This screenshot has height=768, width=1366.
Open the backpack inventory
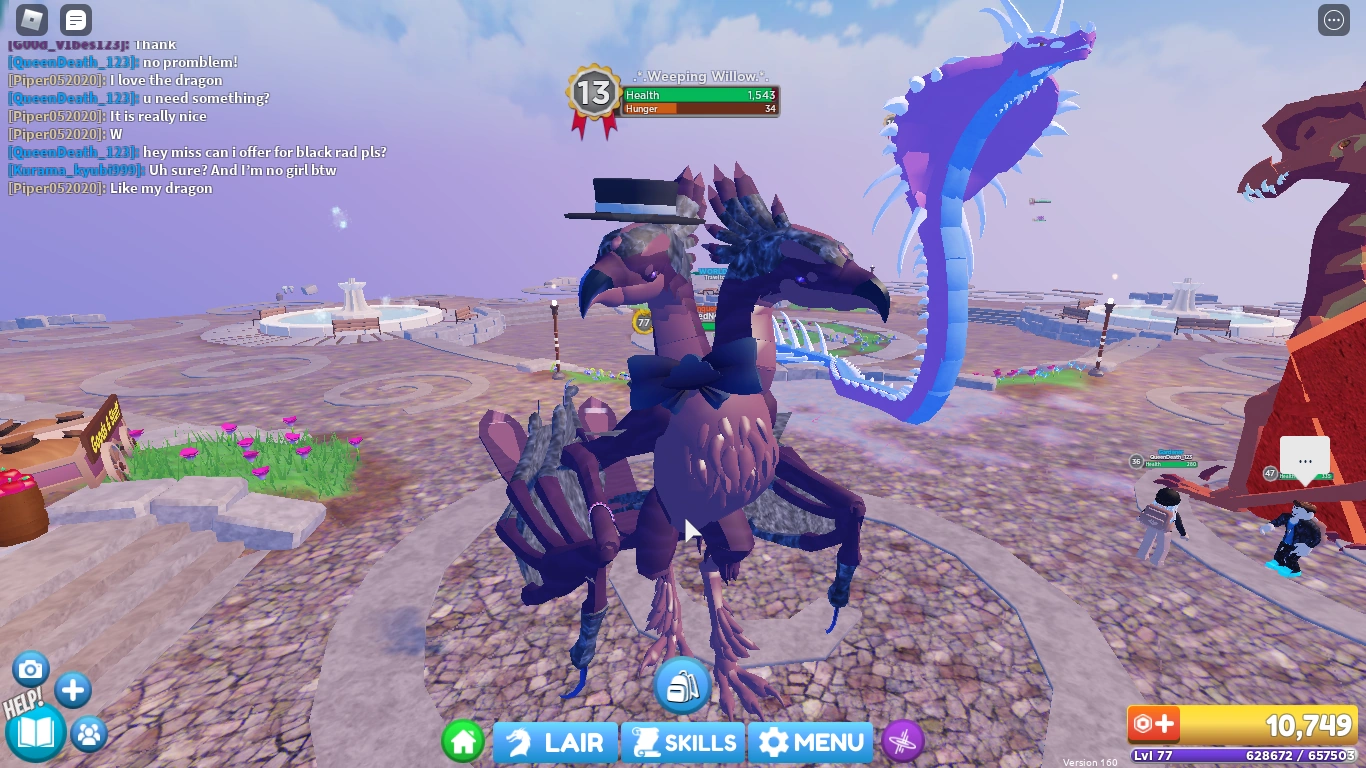[x=683, y=685]
